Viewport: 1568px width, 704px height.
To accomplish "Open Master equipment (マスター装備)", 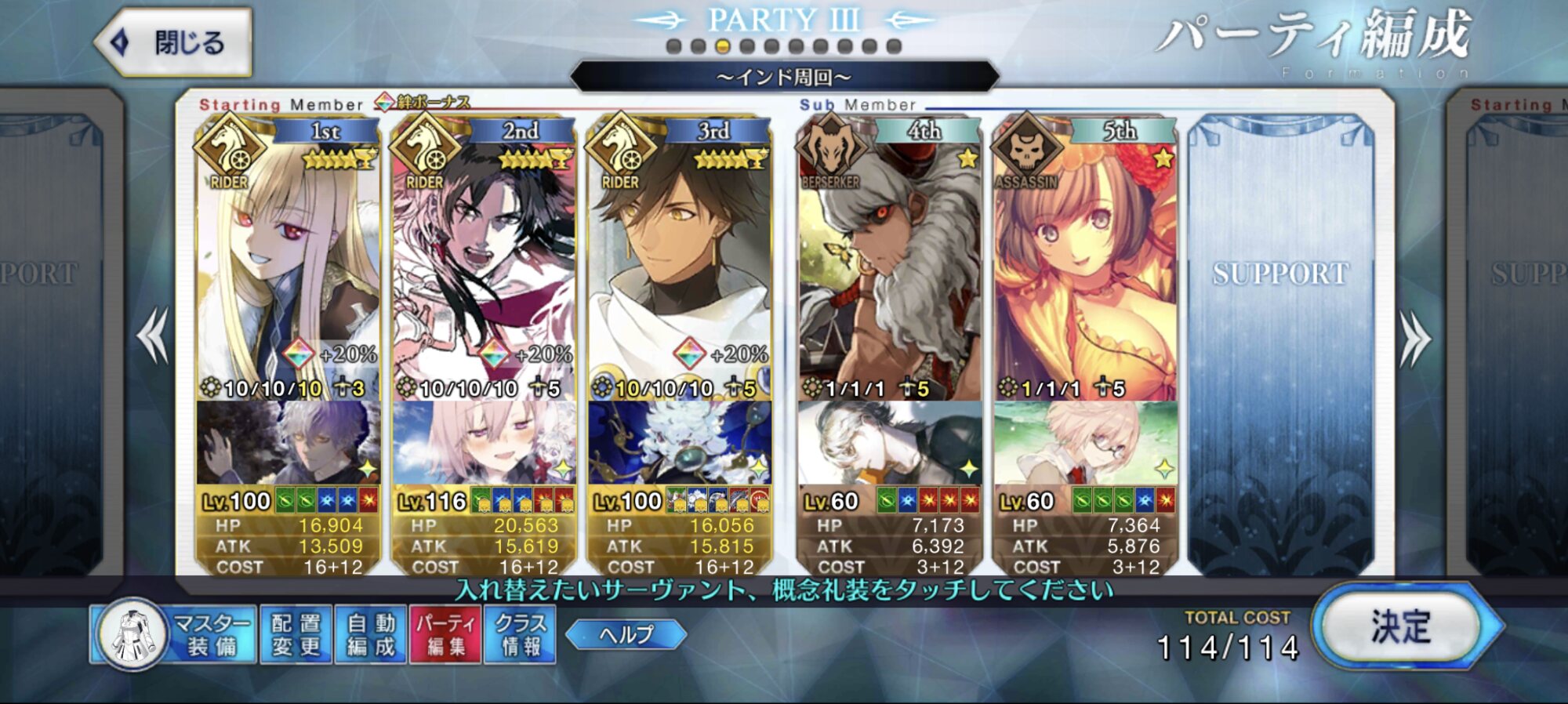I will pyautogui.click(x=174, y=634).
